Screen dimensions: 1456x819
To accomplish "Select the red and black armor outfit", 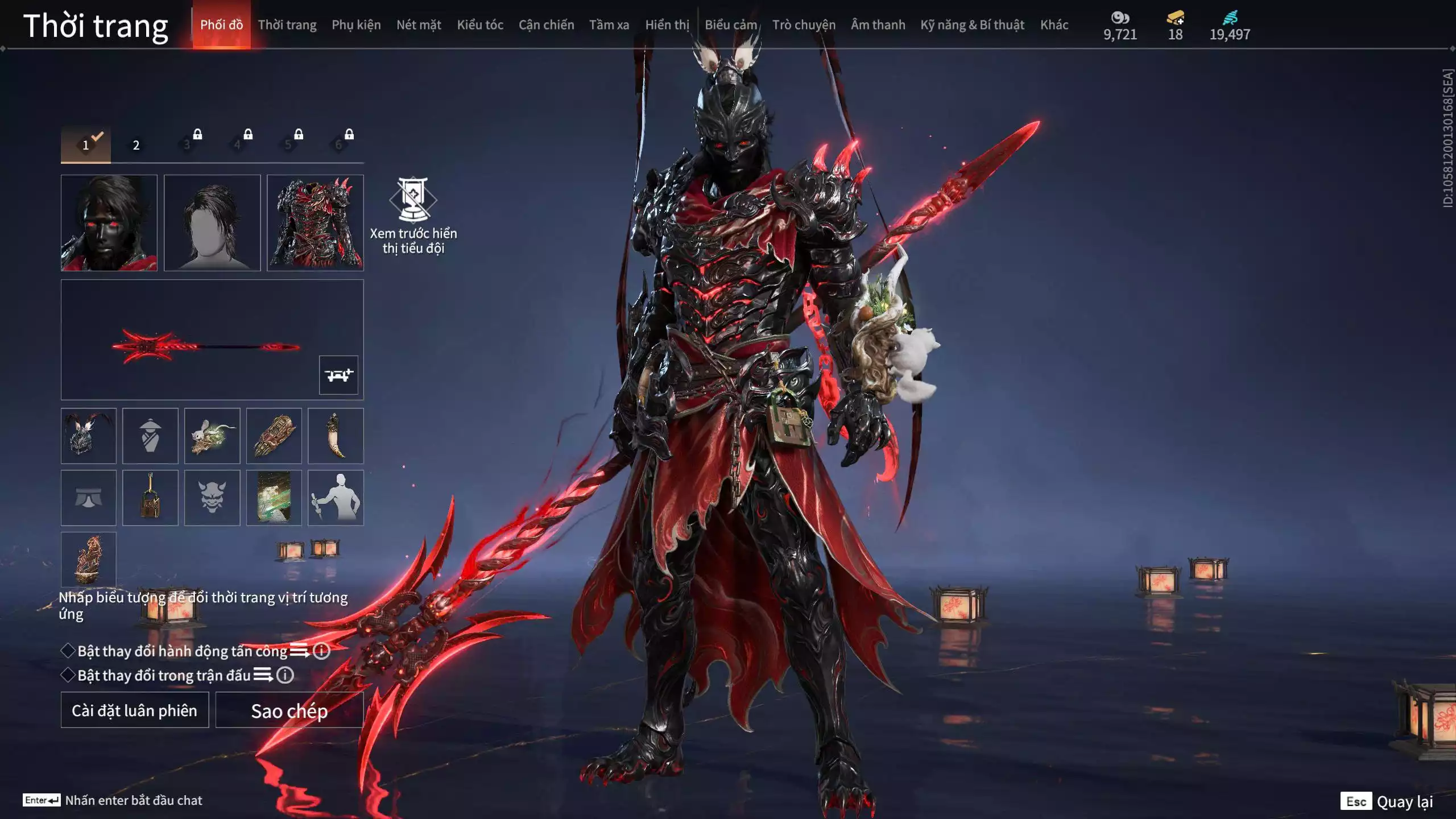I will [x=315, y=222].
